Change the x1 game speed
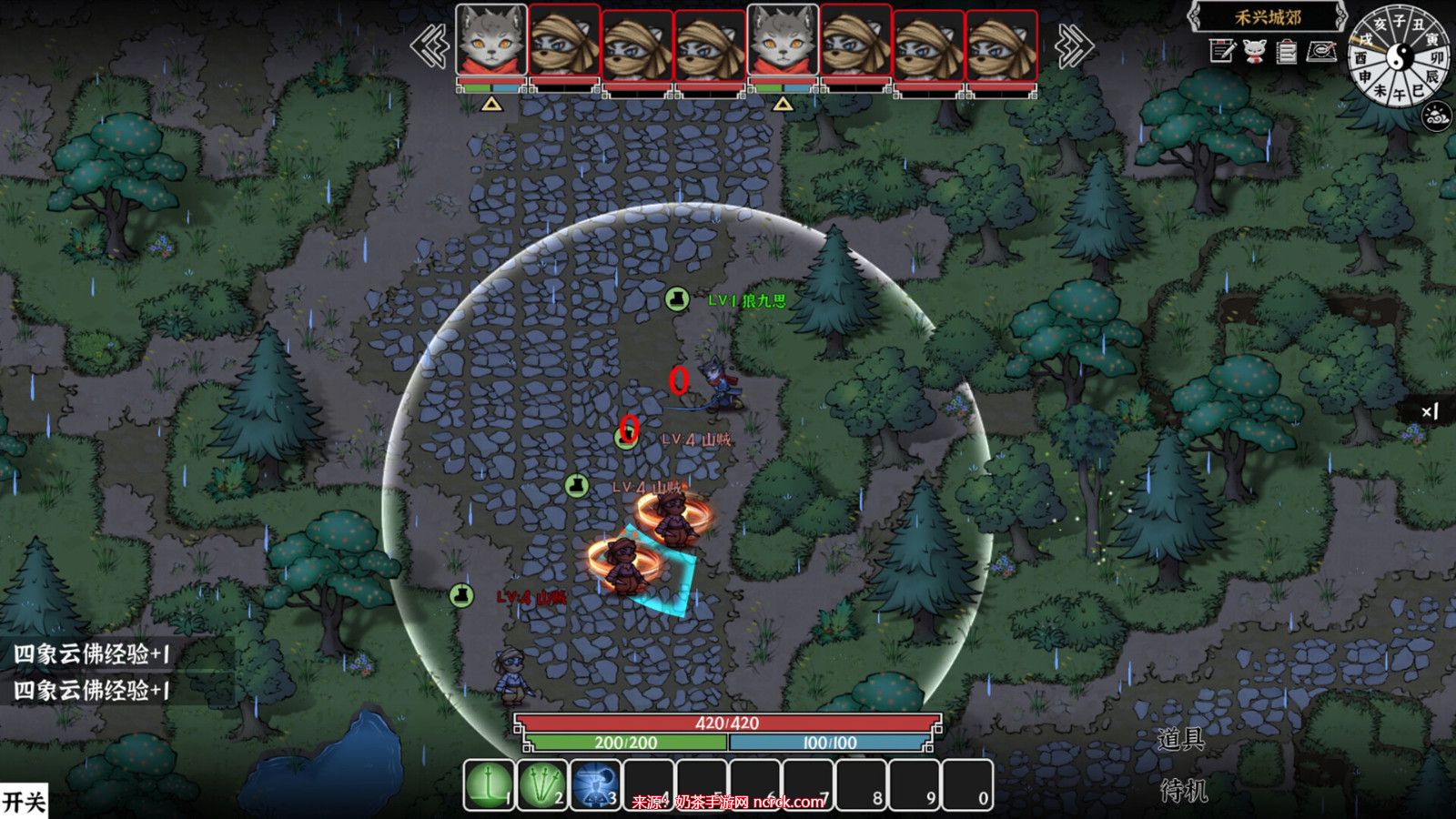 coord(1430,411)
